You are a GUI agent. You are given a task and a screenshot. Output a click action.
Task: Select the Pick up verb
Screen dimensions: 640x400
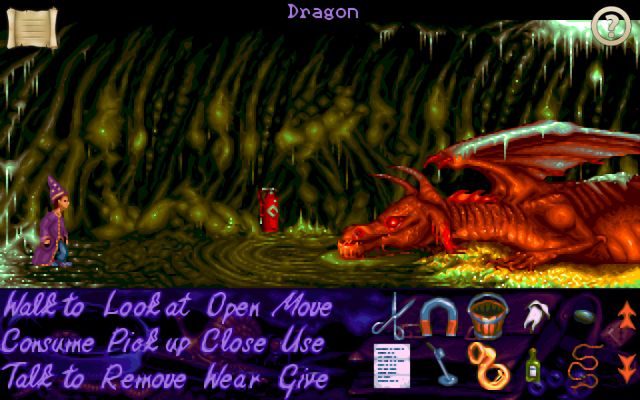tap(150, 343)
